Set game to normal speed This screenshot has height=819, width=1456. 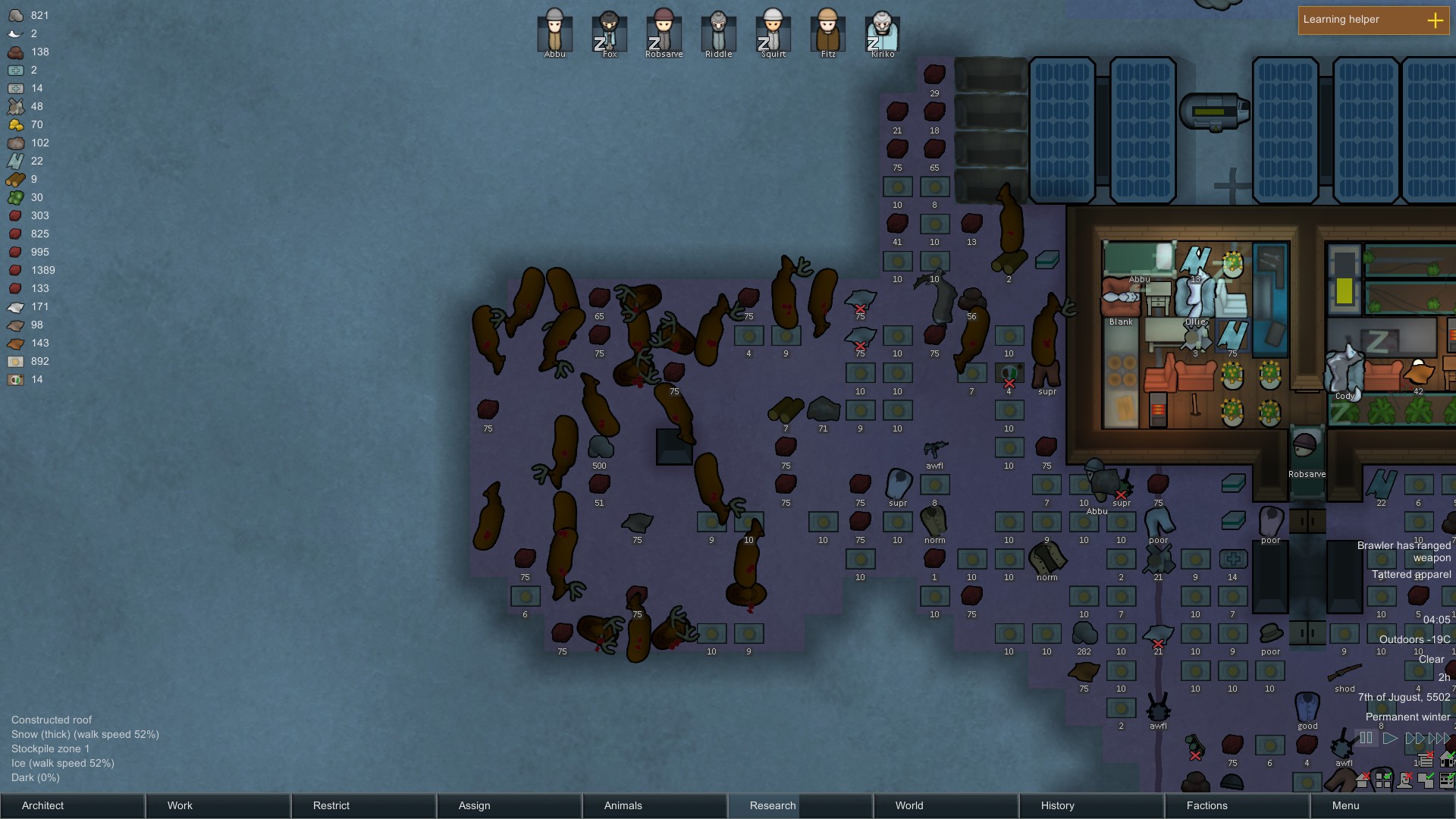coord(1389,738)
